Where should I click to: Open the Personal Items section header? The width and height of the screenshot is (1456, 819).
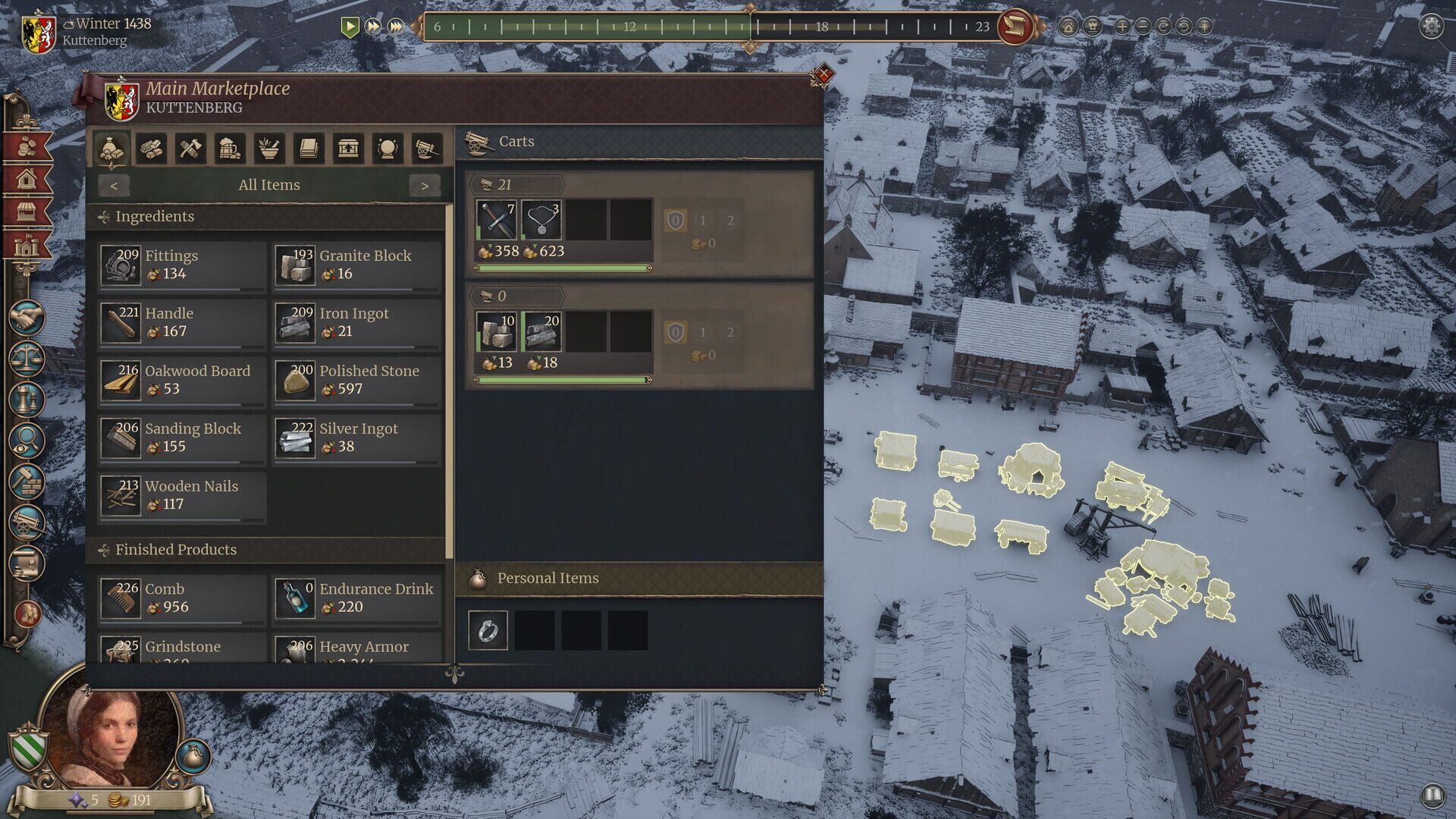(x=548, y=578)
